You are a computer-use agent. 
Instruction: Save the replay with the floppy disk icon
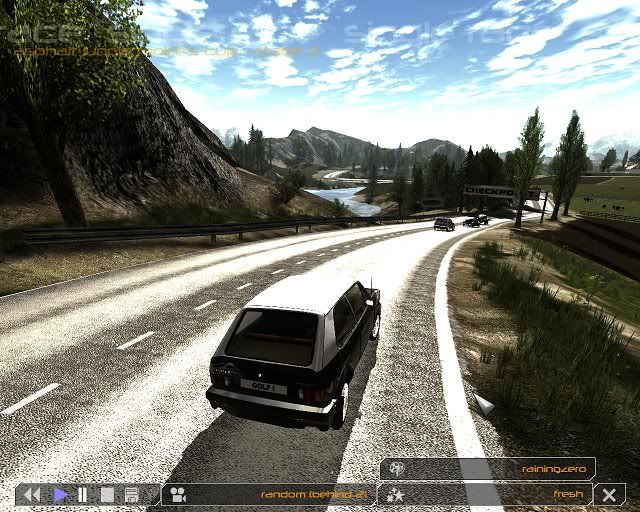131,494
